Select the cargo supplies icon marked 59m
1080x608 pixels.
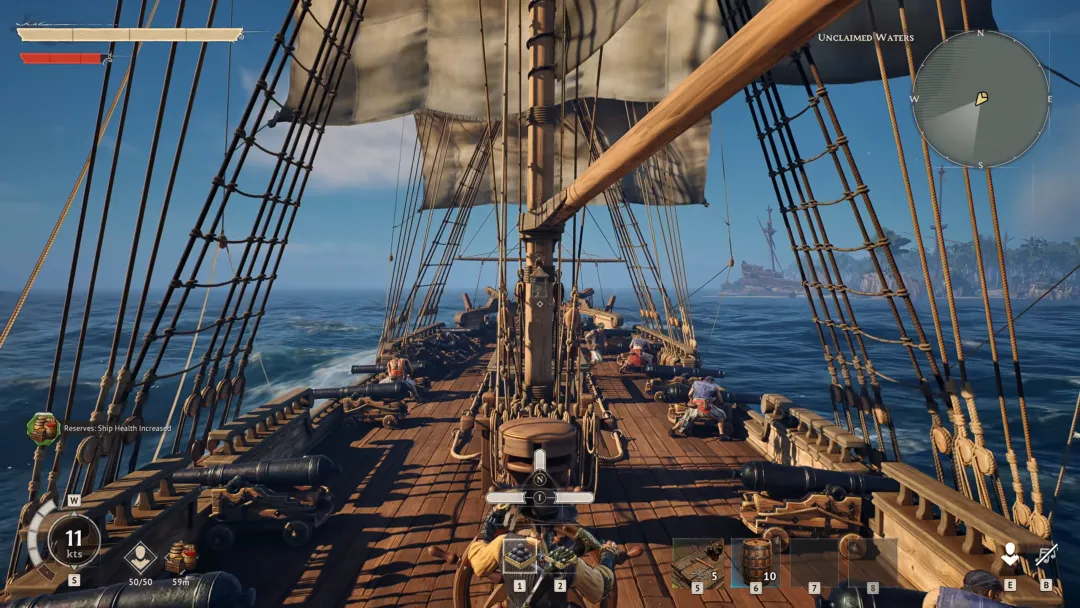coord(181,556)
